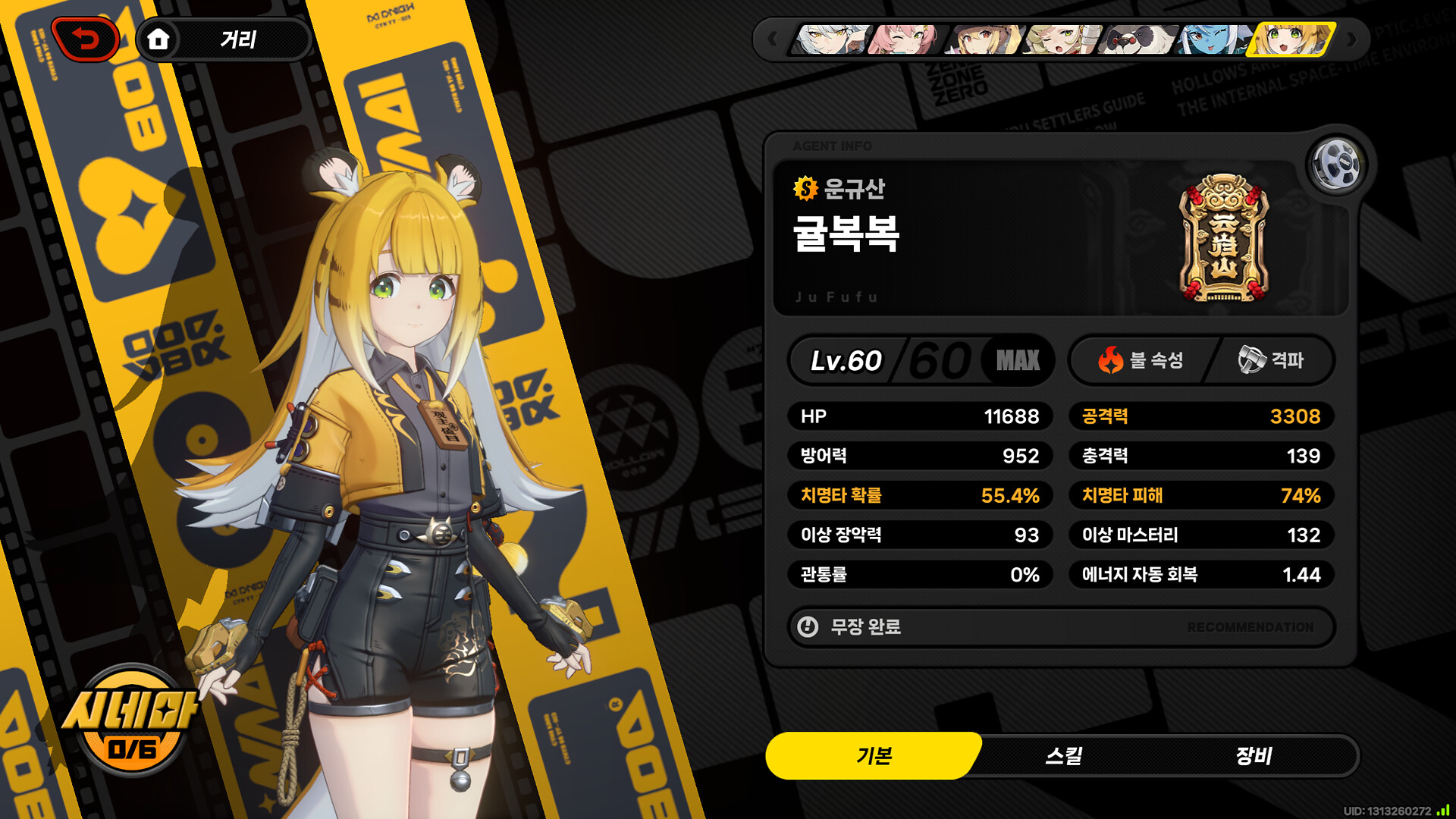Viewport: 1456px width, 819px height.
Task: Show previous agents with left arrow
Action: tap(772, 39)
